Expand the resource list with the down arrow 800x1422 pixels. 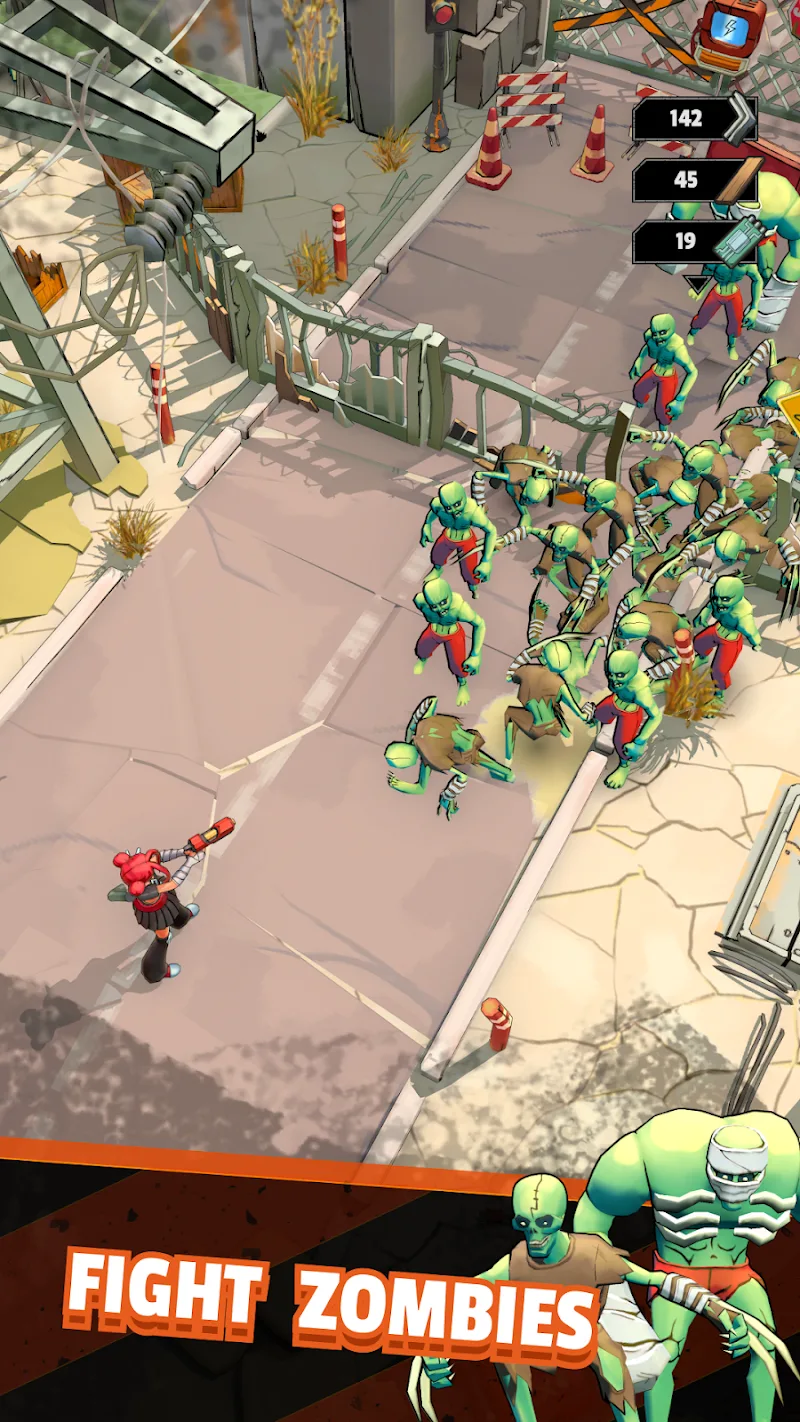point(695,284)
